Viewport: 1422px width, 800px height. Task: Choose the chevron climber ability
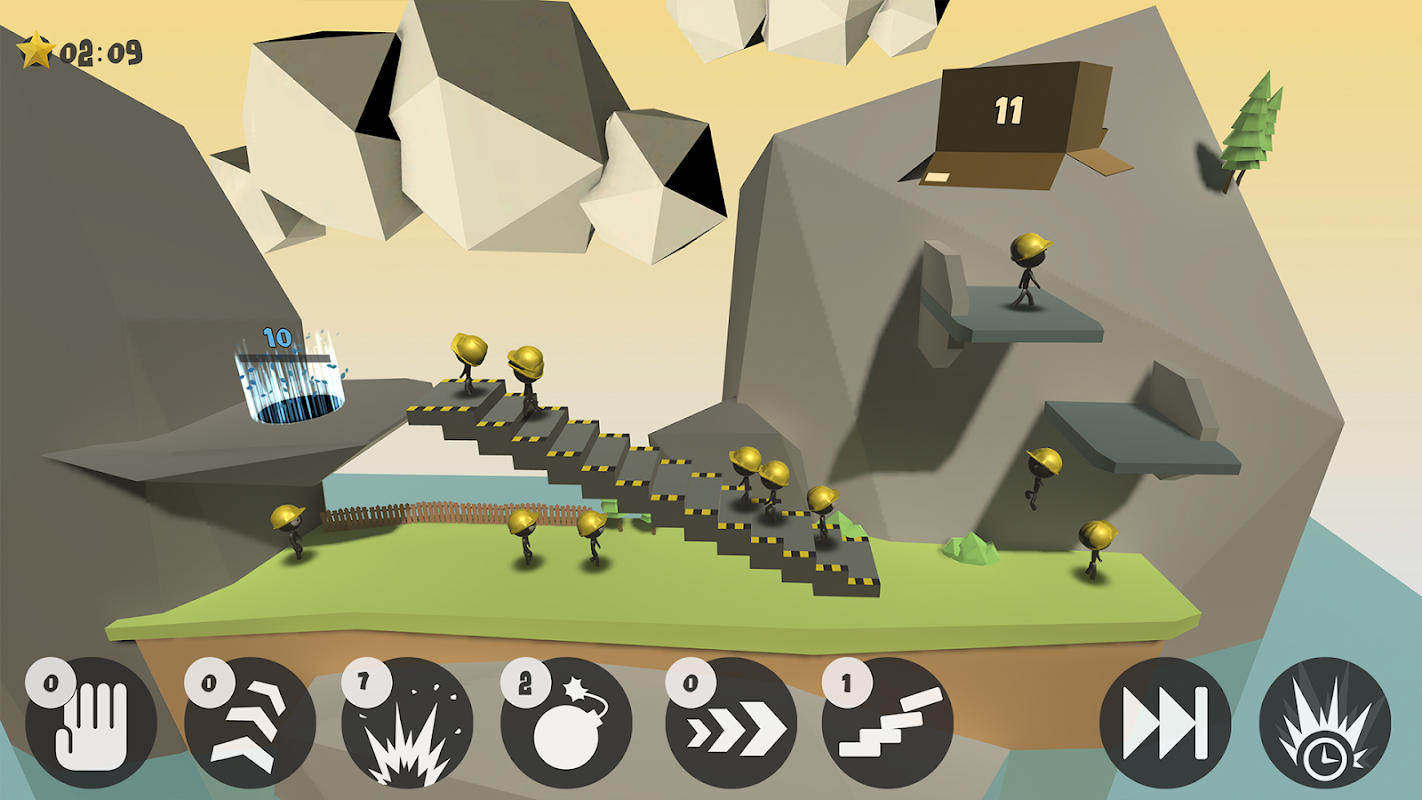point(250,722)
